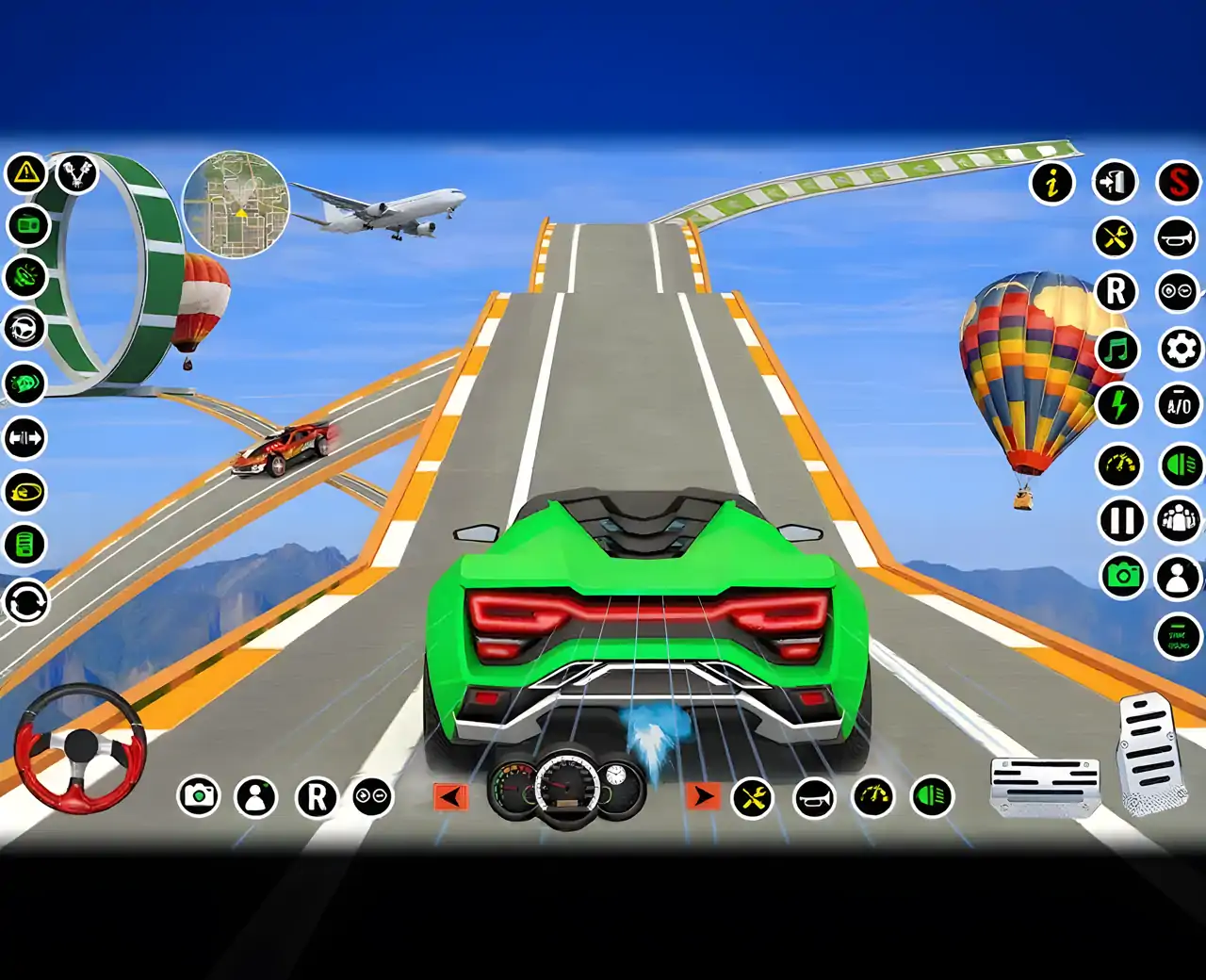Activate the red S button

[1179, 182]
